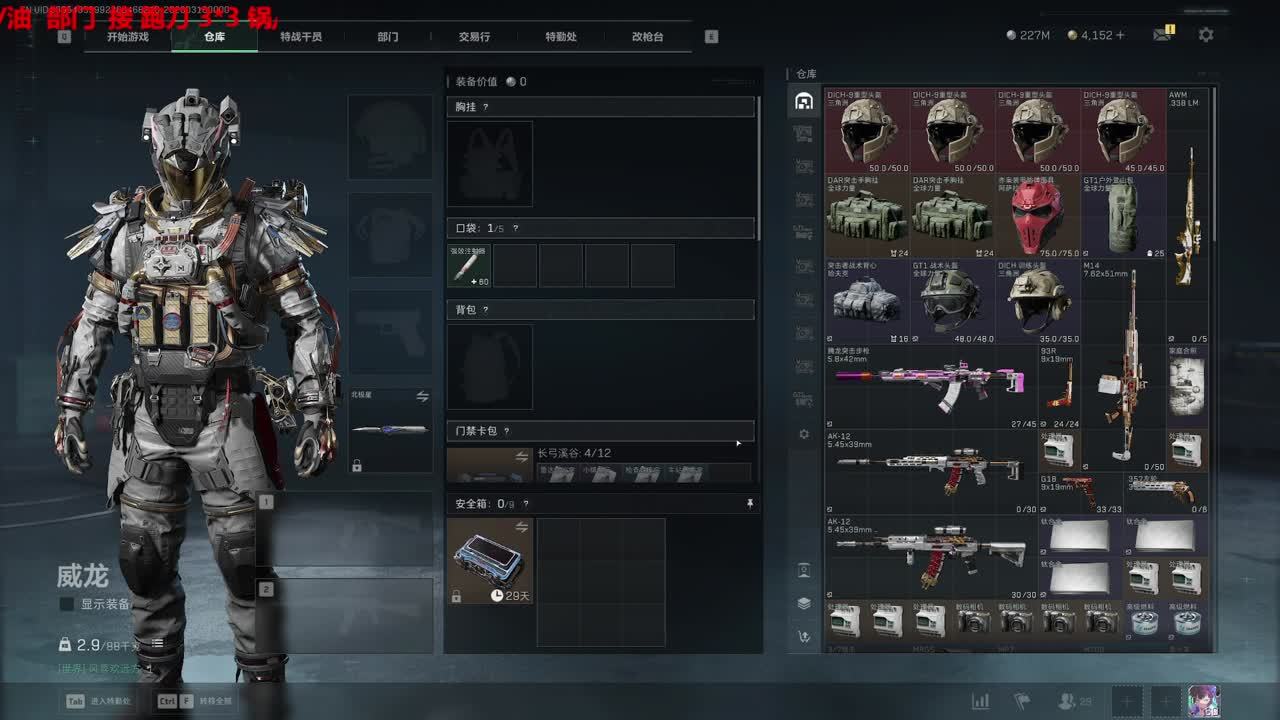1280x720 pixels.
Task: Open the 交易行 tab
Action: [474, 37]
